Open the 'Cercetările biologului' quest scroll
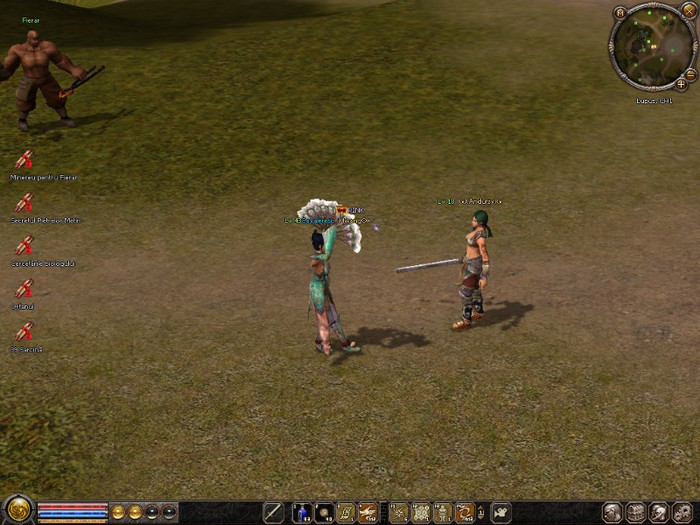This screenshot has height=525, width=700. pyautogui.click(x=24, y=245)
